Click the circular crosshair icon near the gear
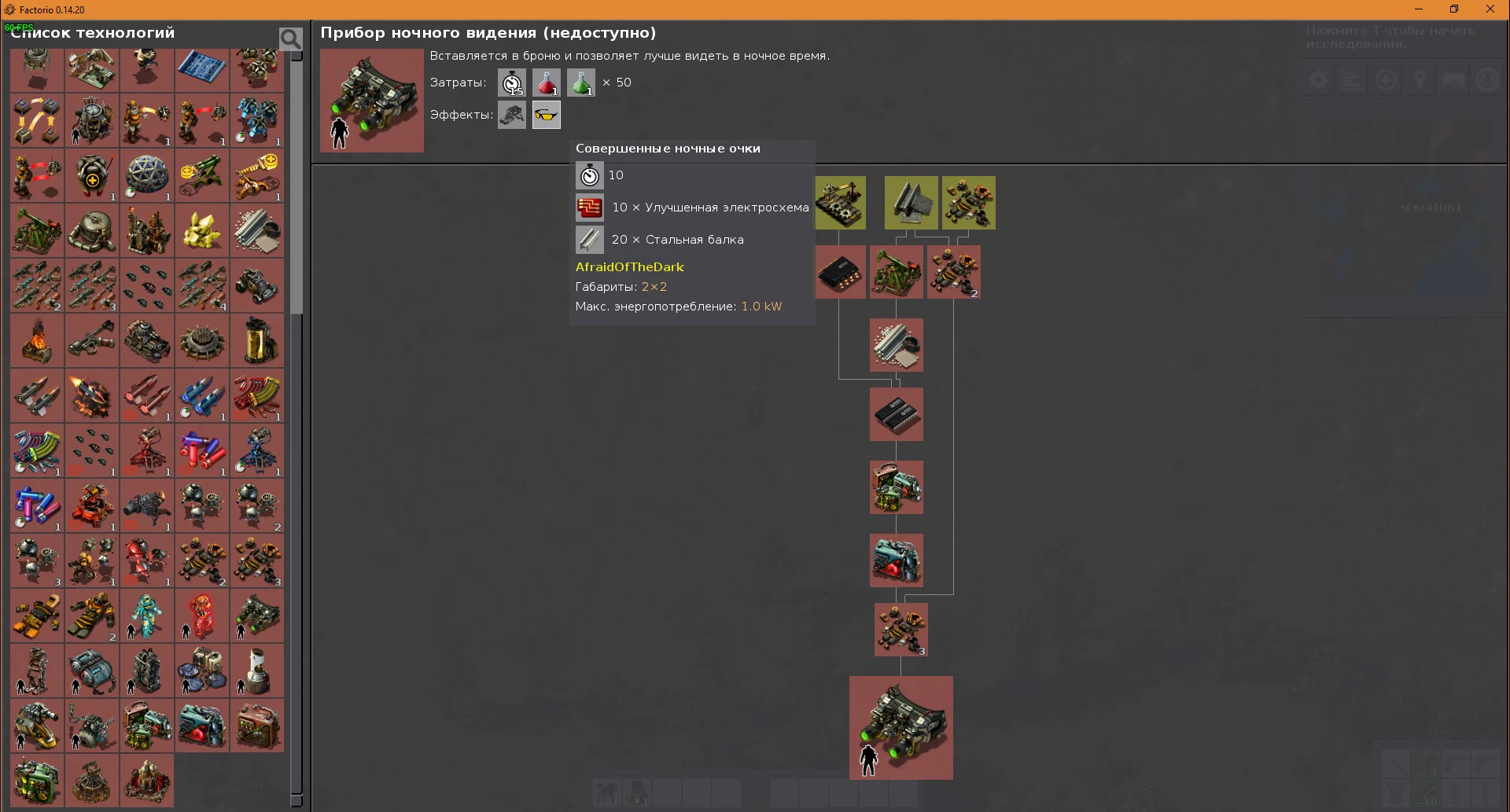 tap(1386, 79)
